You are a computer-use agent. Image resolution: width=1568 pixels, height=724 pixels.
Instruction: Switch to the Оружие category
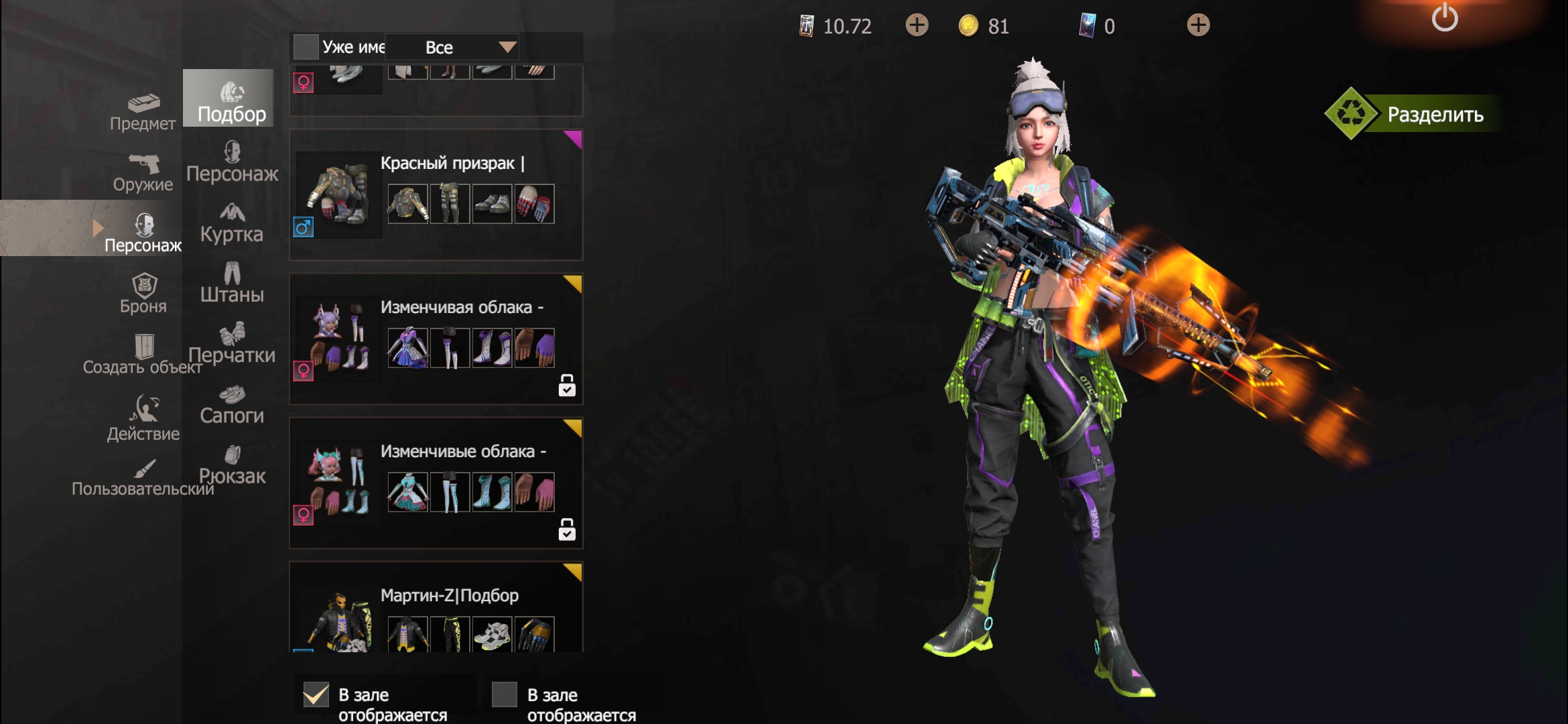point(143,173)
